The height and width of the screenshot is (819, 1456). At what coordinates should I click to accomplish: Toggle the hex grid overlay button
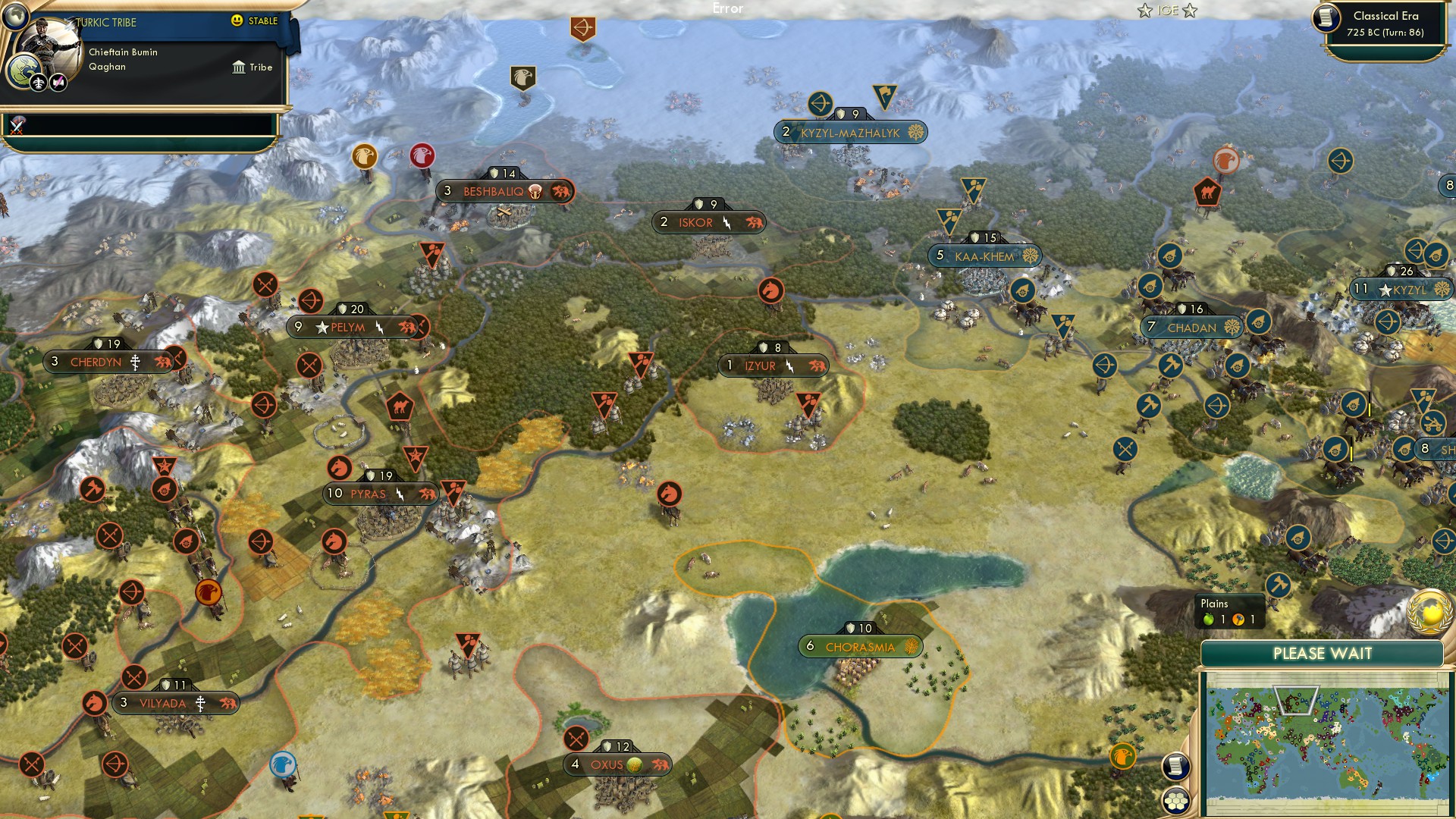pyautogui.click(x=1175, y=801)
